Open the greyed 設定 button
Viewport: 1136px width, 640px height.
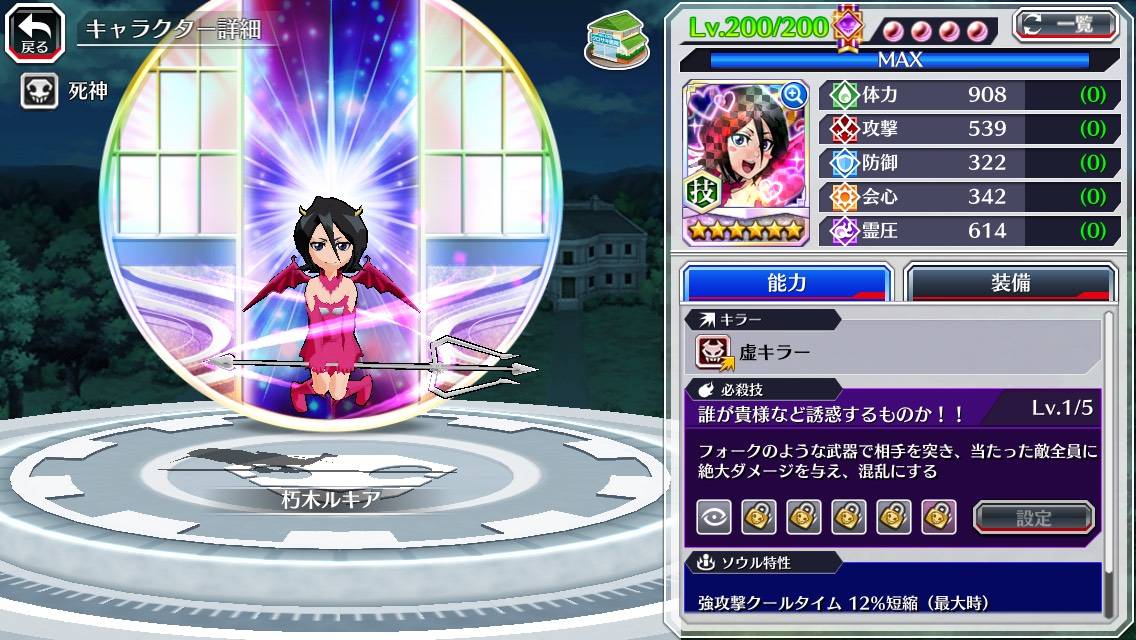(1033, 517)
